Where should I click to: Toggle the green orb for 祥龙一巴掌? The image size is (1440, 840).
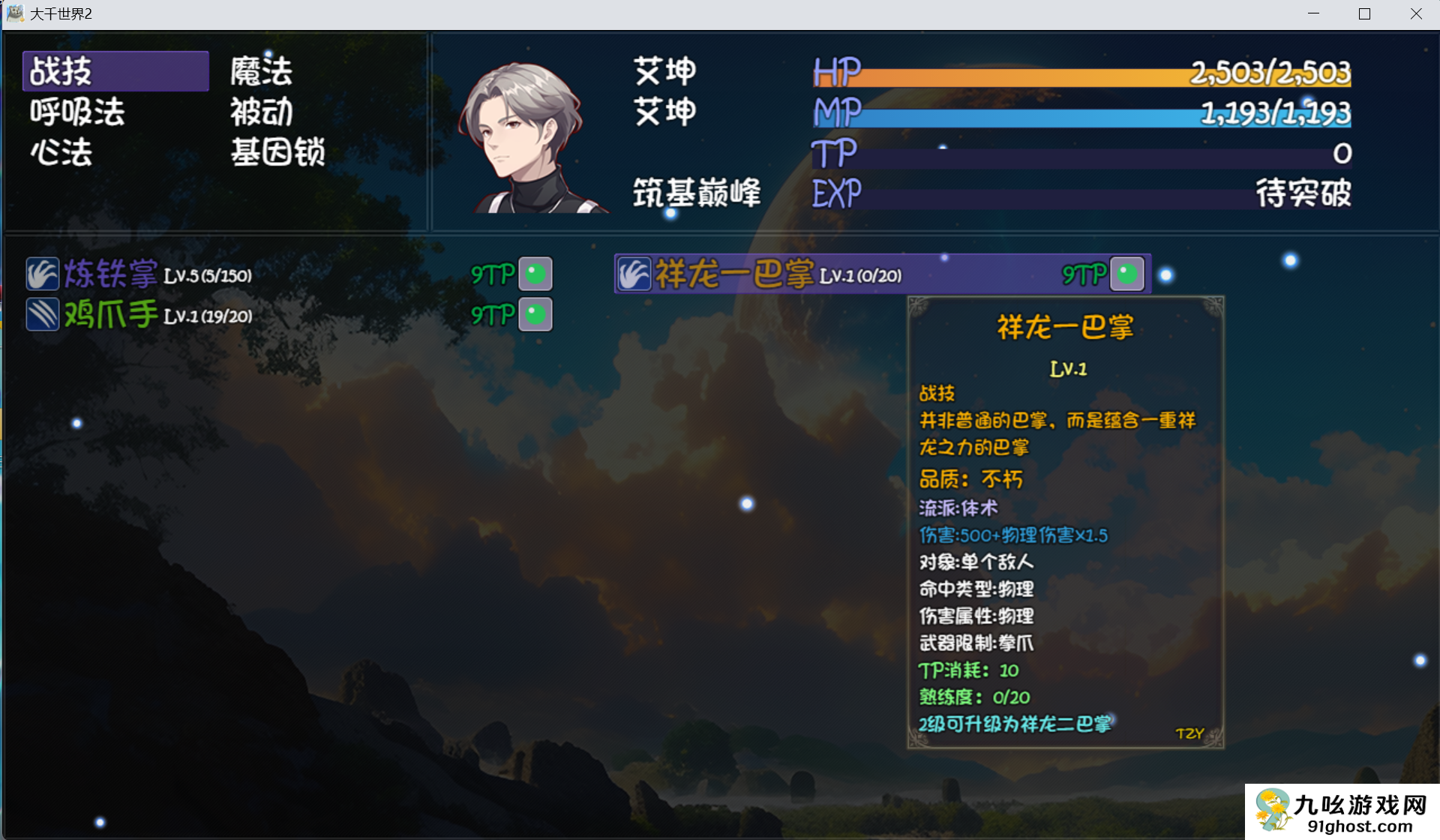[x=1127, y=274]
